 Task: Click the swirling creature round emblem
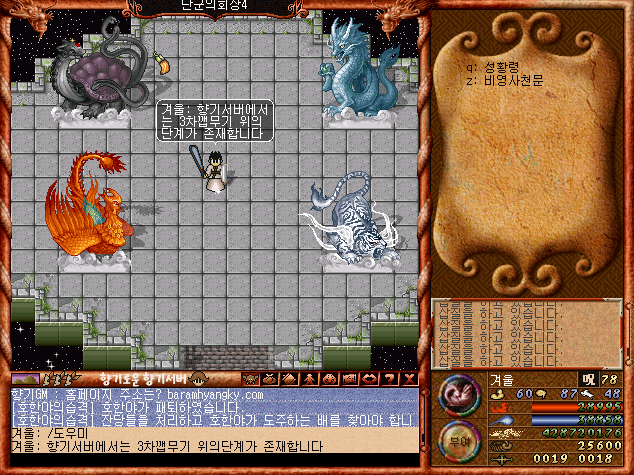(459, 391)
